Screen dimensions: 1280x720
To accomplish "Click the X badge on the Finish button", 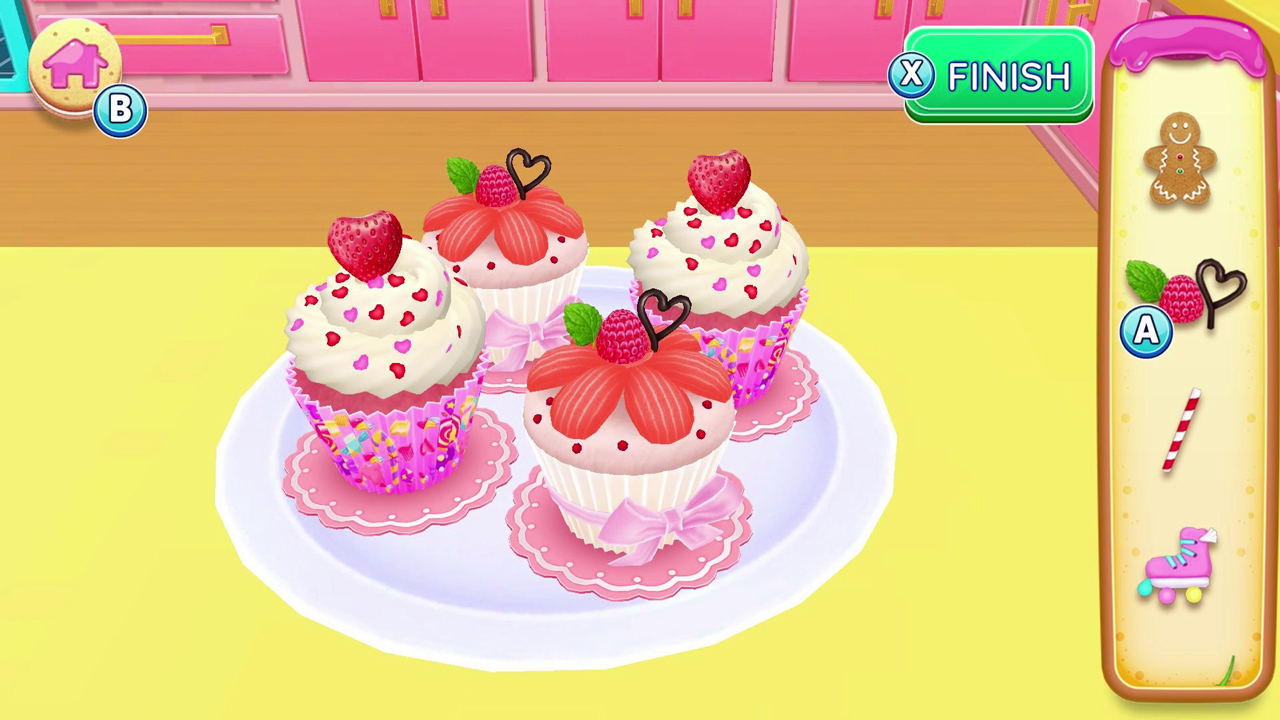I will click(x=912, y=76).
